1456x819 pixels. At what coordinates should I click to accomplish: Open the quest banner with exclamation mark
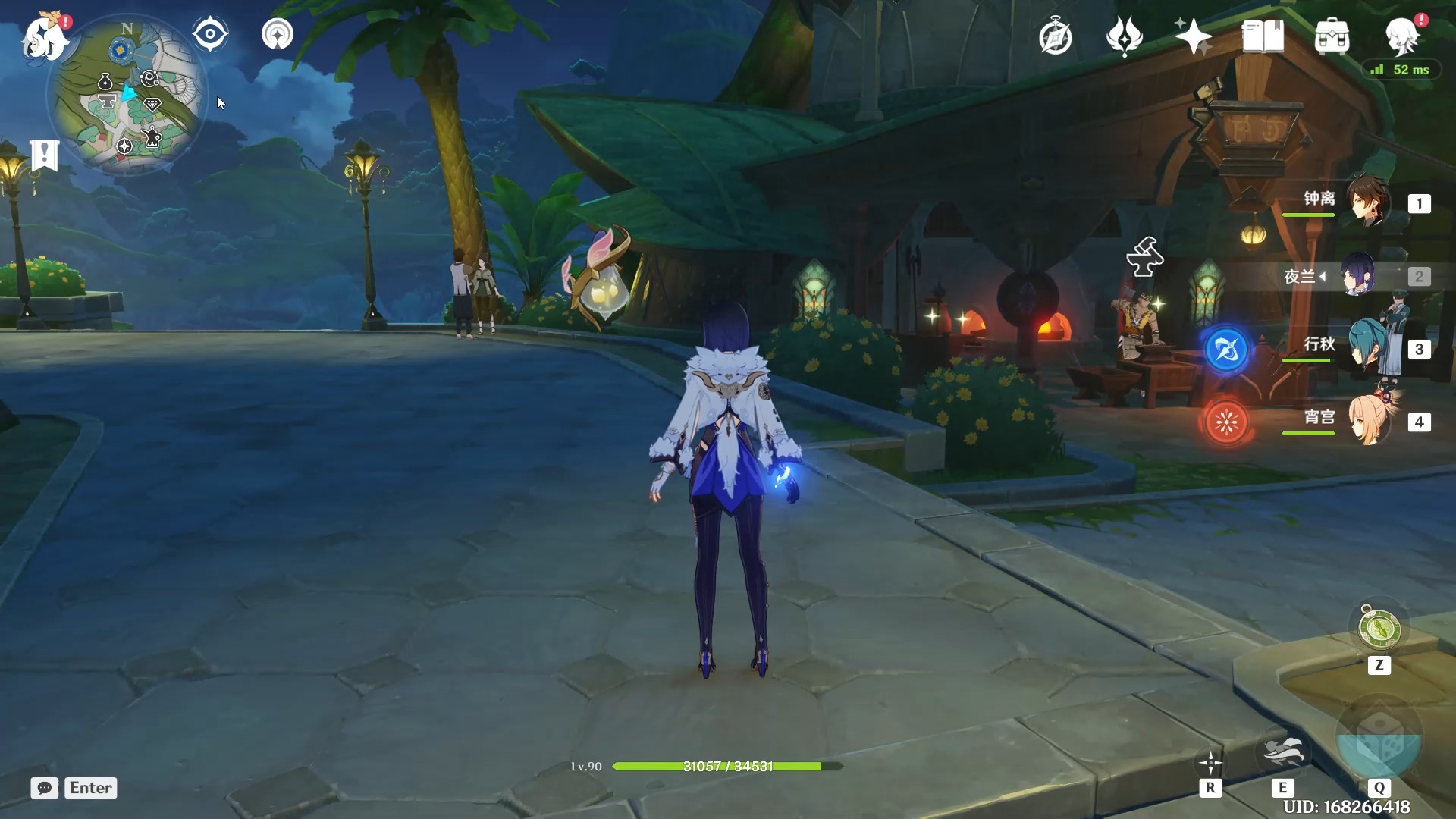pos(45,155)
